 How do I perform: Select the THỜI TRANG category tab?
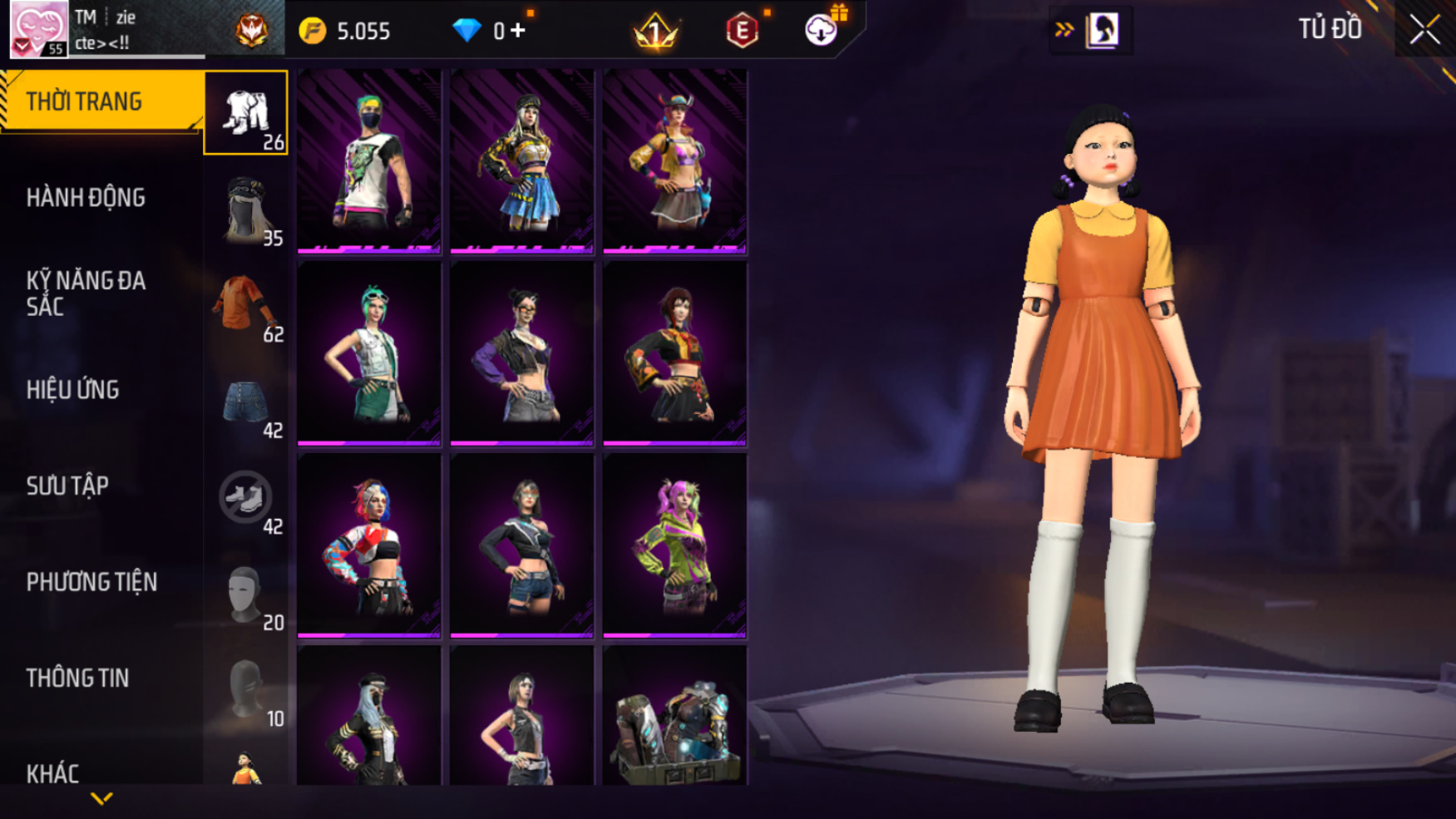pyautogui.click(x=100, y=101)
